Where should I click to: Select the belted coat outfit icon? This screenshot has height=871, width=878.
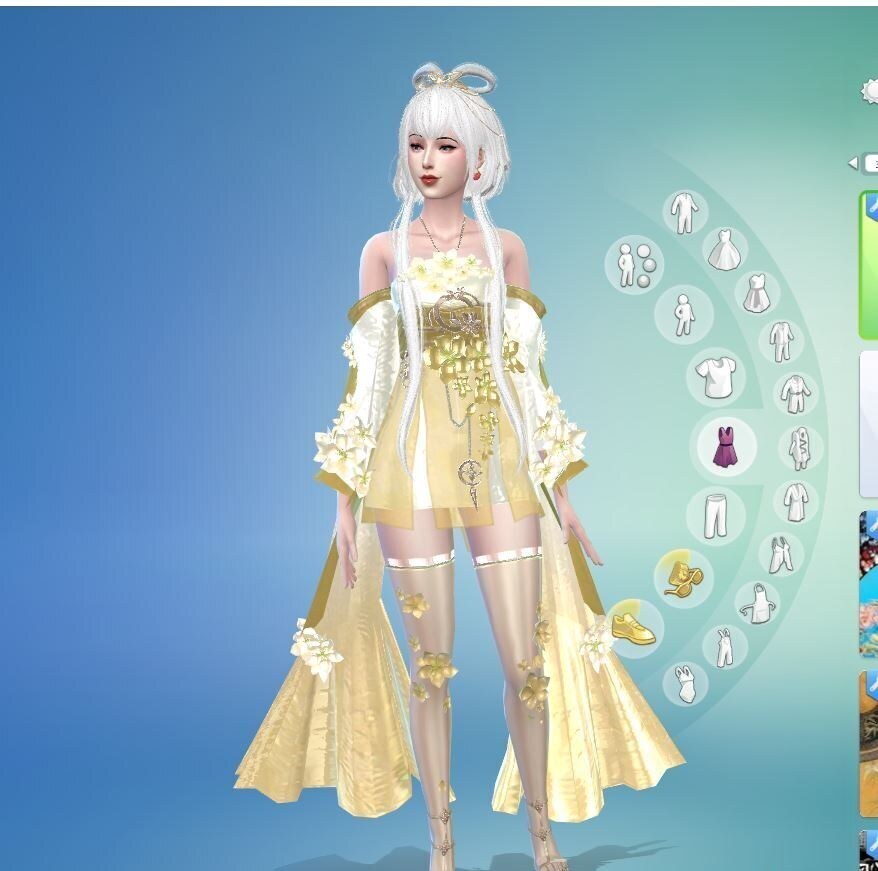coord(795,394)
